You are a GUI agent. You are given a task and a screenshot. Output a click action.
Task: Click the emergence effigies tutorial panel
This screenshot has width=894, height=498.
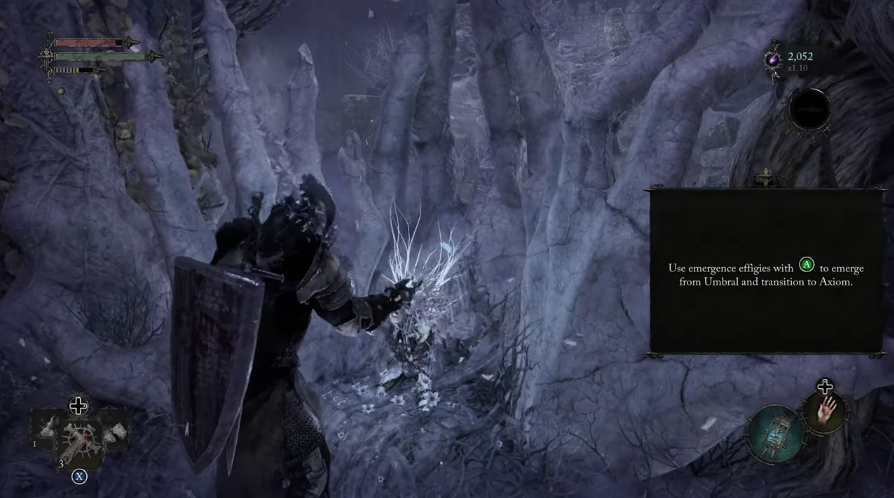coord(766,270)
